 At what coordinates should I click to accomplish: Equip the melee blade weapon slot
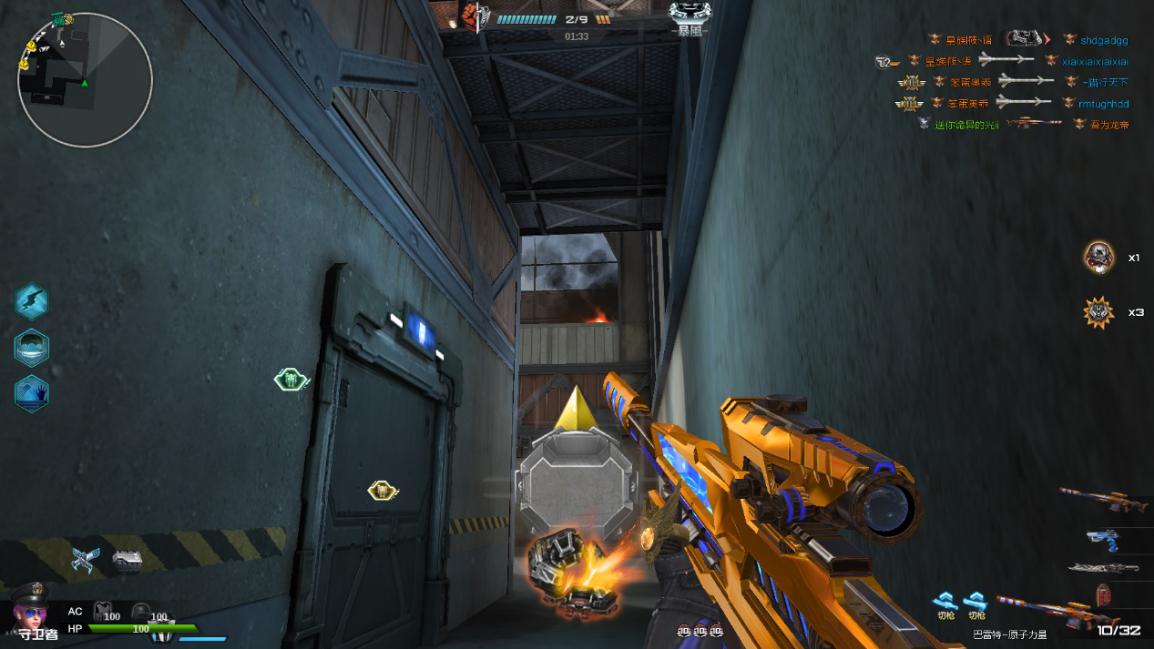1104,568
